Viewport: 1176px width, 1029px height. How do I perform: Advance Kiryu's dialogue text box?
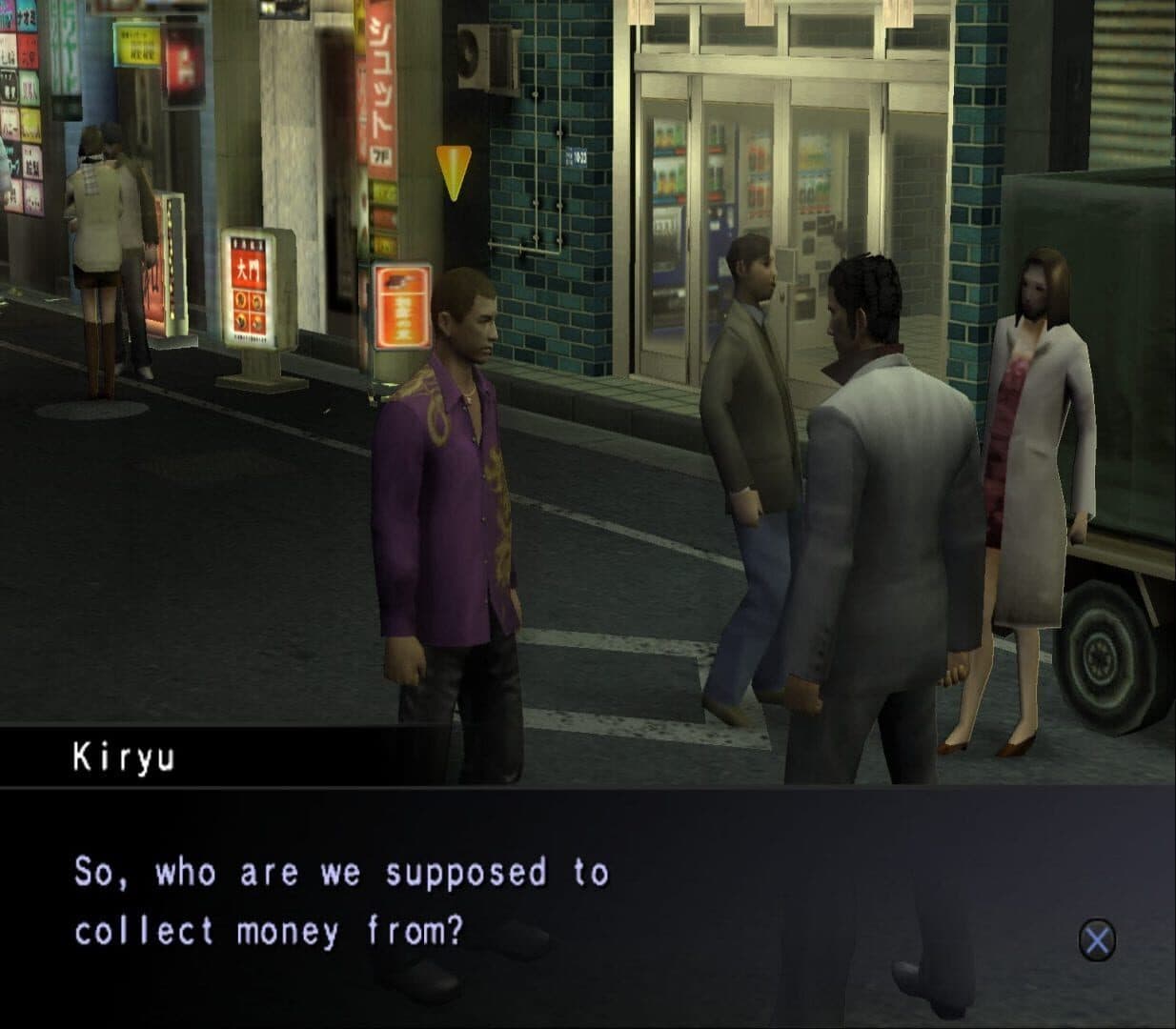click(1097, 940)
